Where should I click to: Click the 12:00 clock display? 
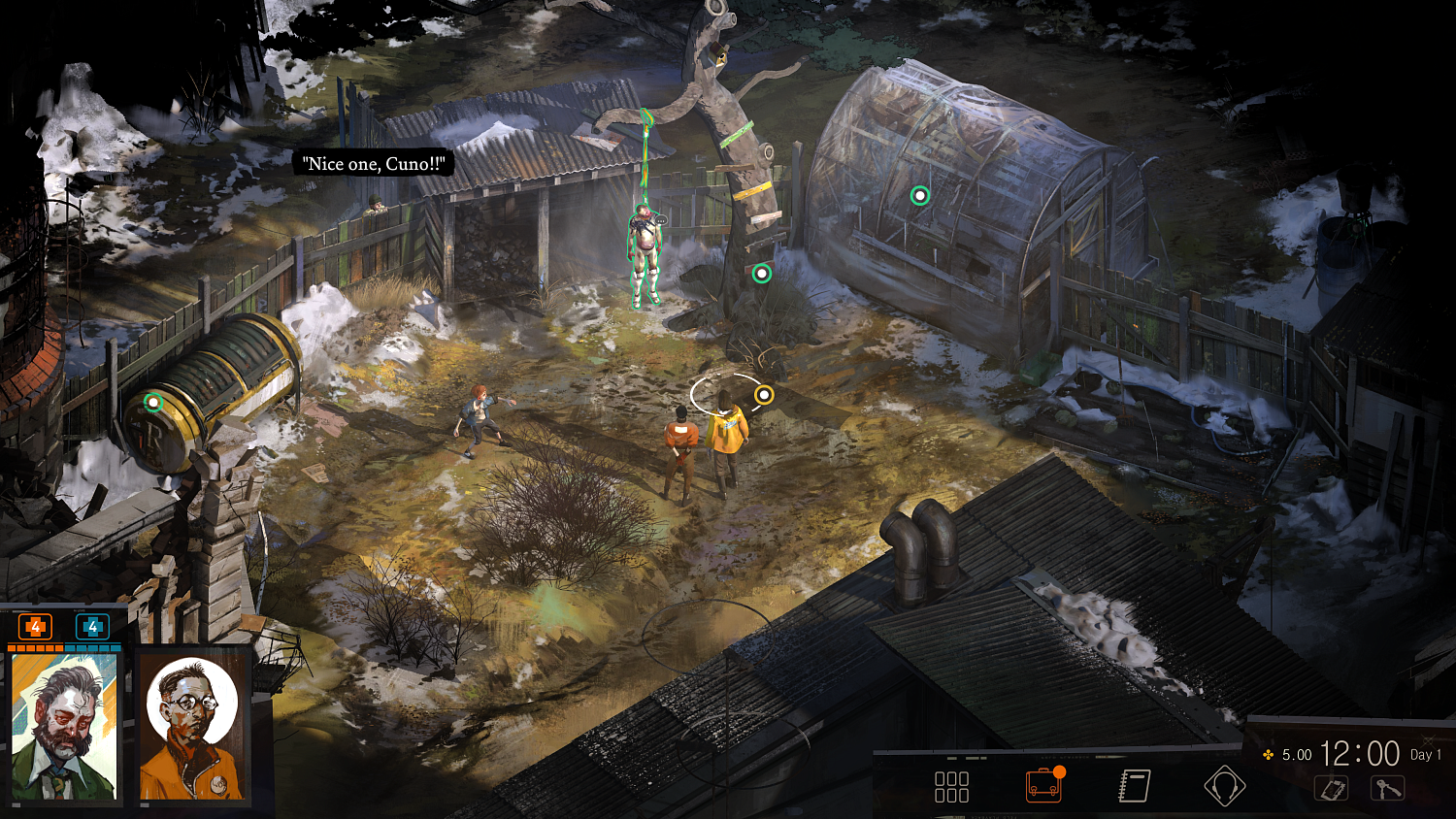1361,752
